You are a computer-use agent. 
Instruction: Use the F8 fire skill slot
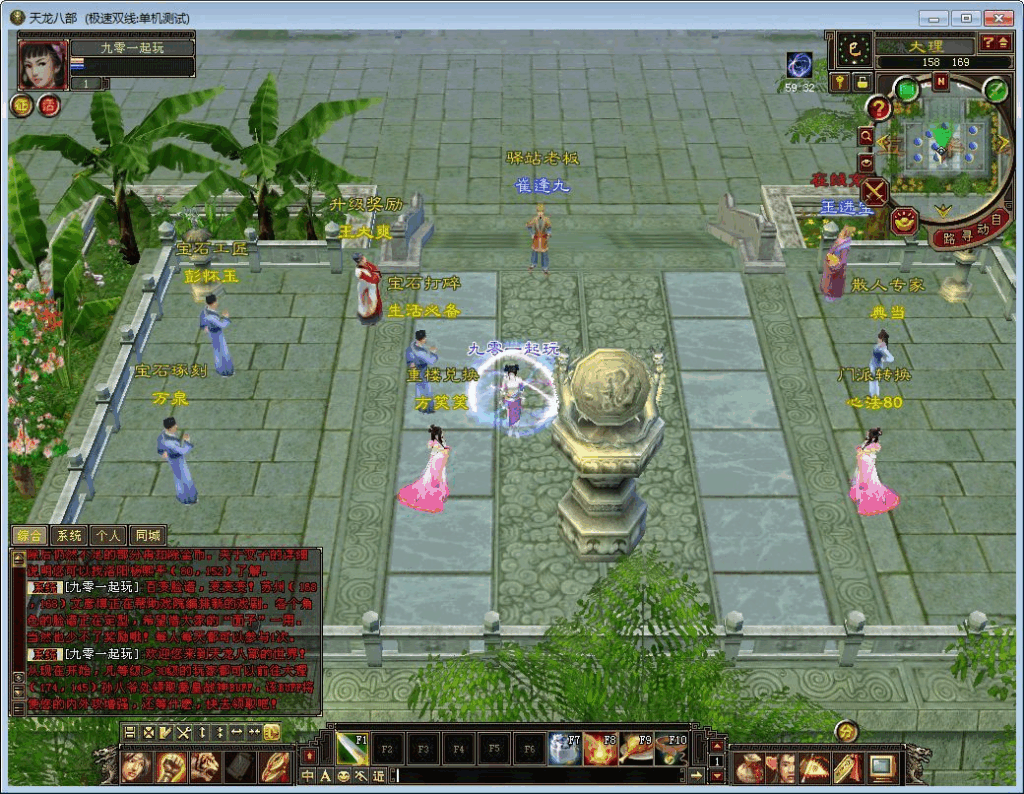click(x=603, y=748)
